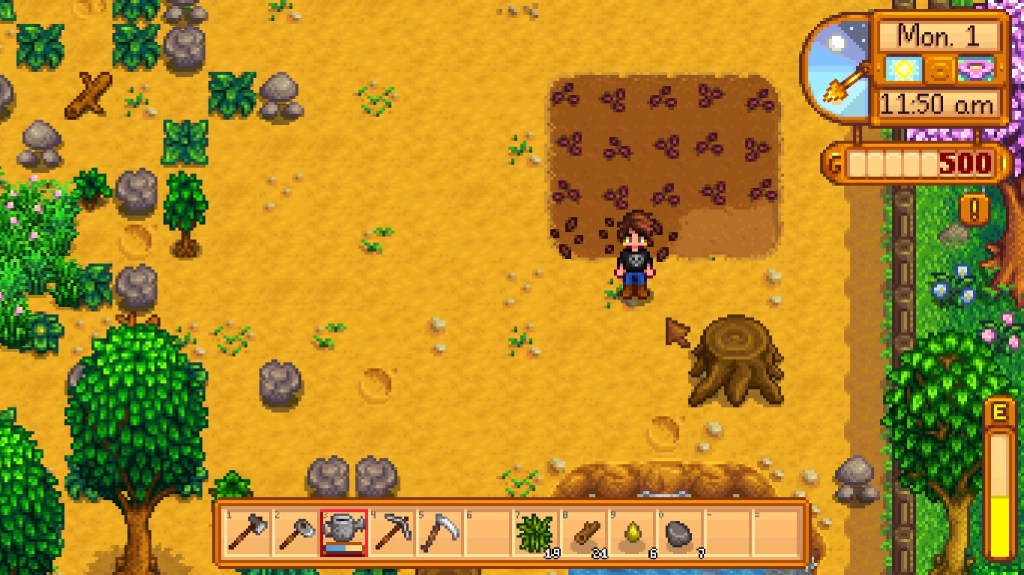The height and width of the screenshot is (575, 1024).
Task: Switch to the scythe slot
Action: click(x=438, y=533)
